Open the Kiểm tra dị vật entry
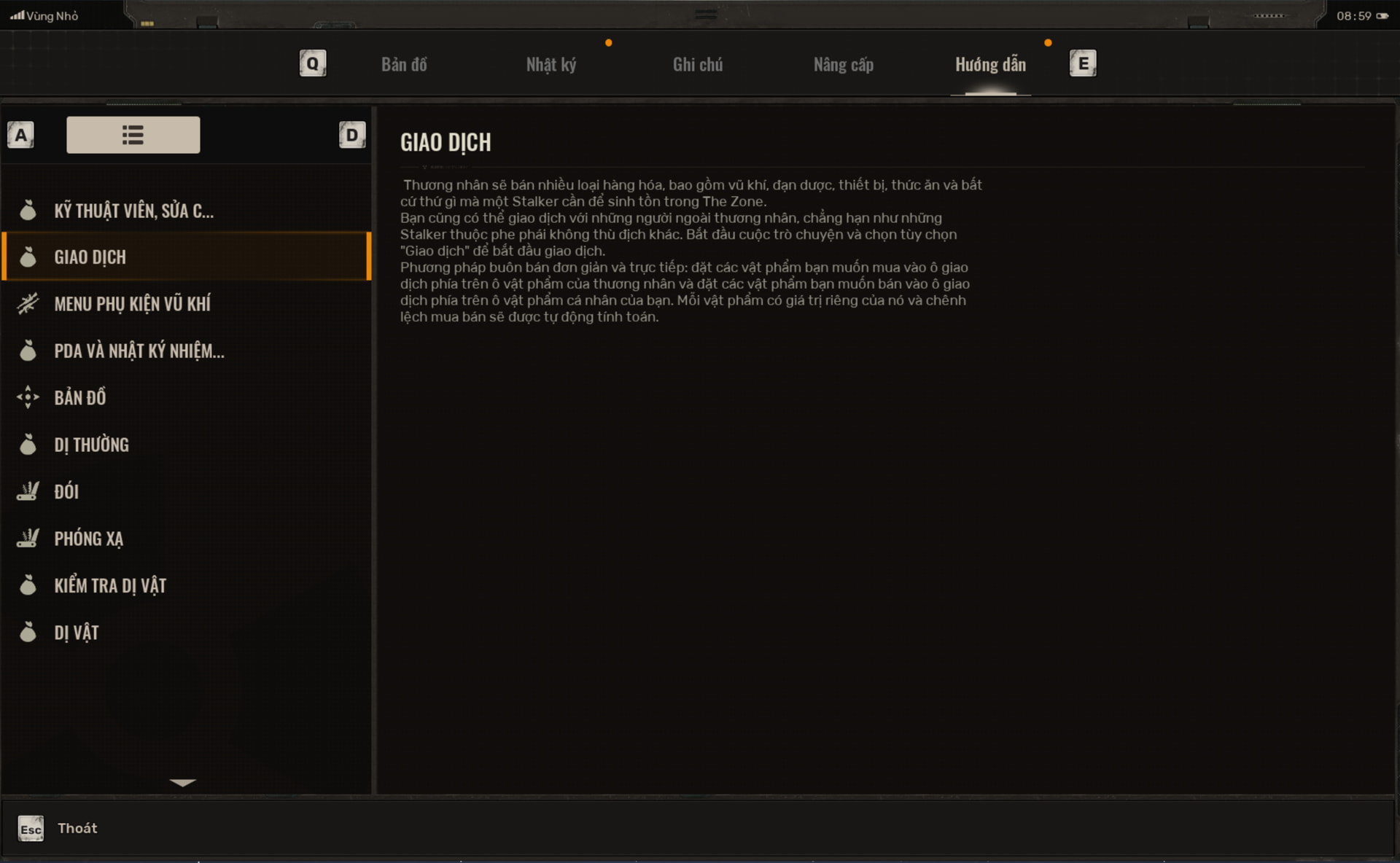This screenshot has width=1400, height=863. pos(110,586)
